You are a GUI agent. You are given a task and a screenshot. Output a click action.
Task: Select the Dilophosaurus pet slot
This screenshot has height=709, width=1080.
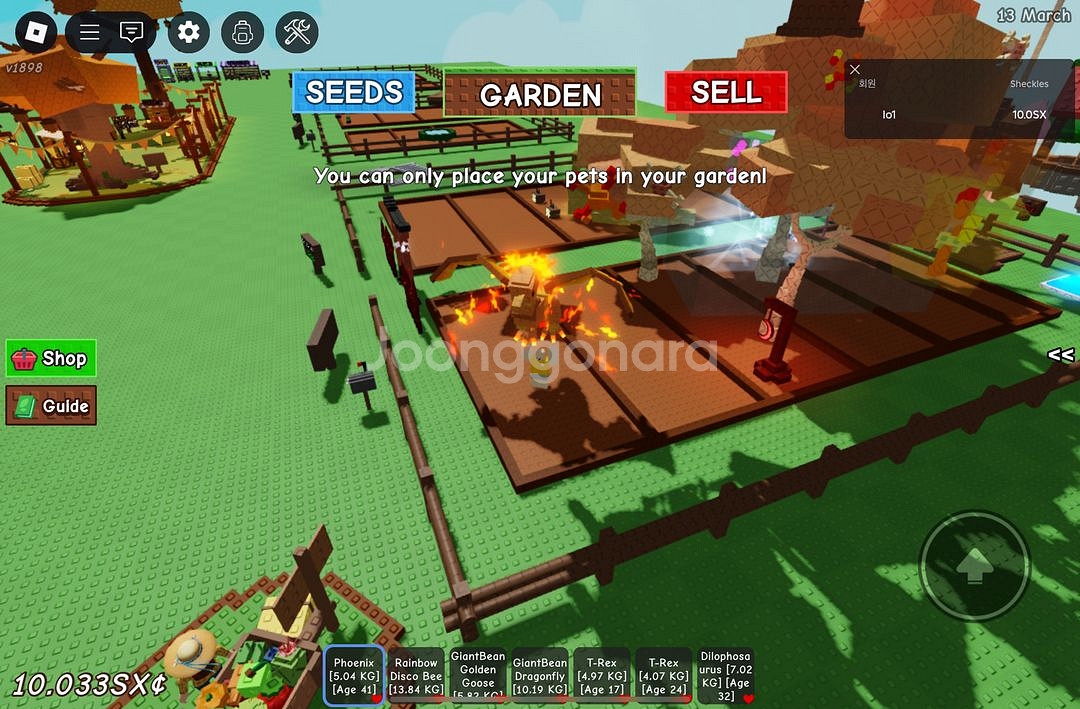(x=725, y=676)
